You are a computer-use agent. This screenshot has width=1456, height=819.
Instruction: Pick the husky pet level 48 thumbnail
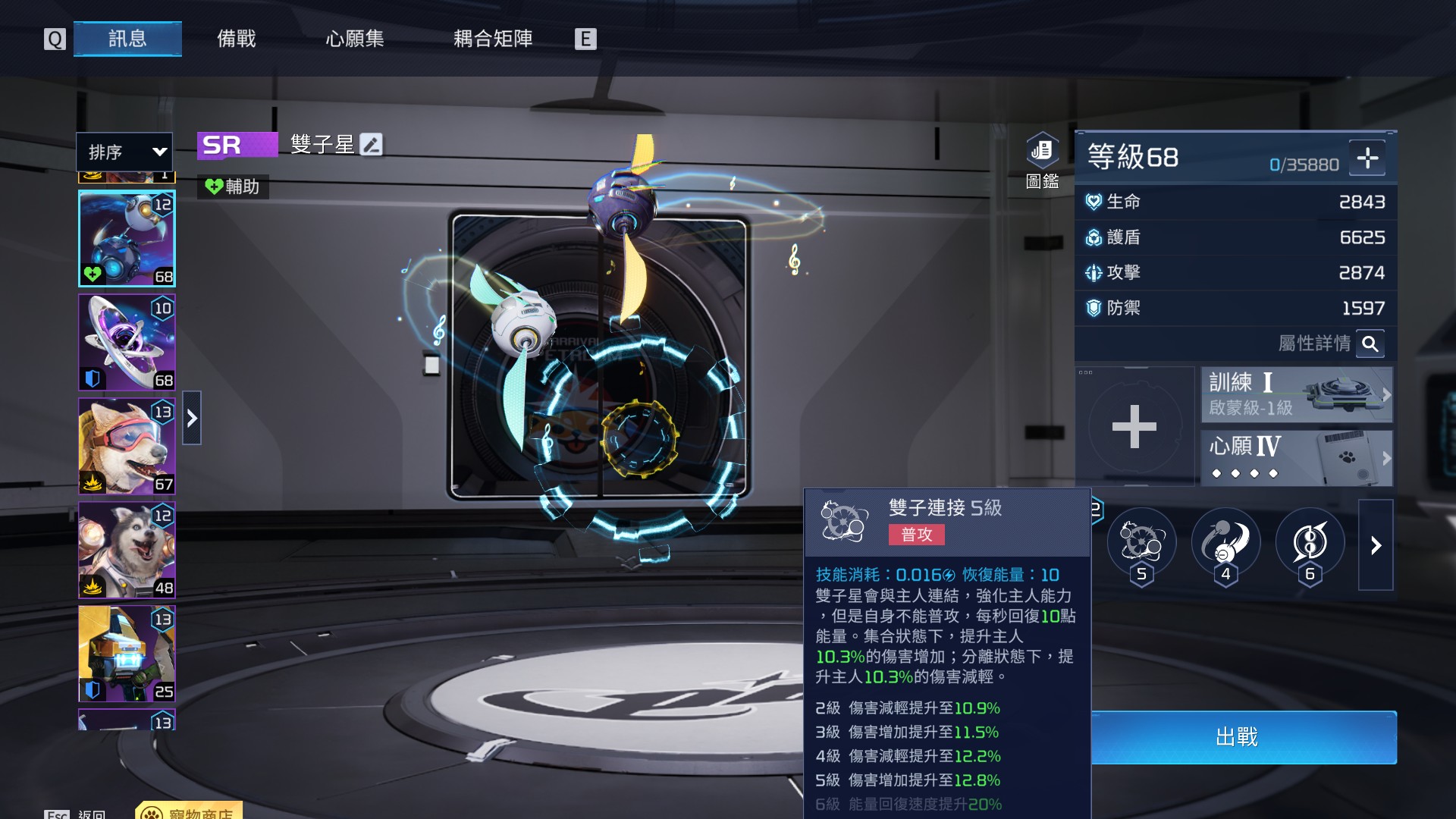(127, 550)
